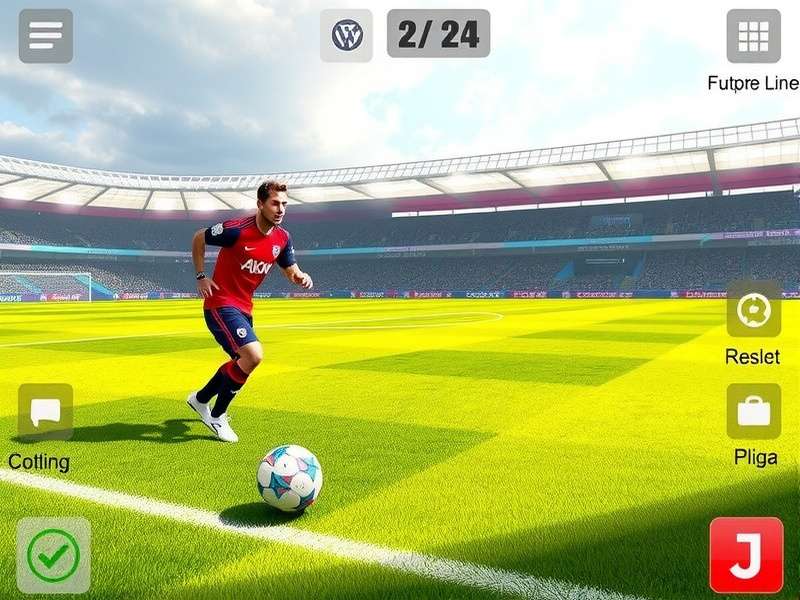
Task: Open the Cotling chat bubble
Action: pos(45,412)
